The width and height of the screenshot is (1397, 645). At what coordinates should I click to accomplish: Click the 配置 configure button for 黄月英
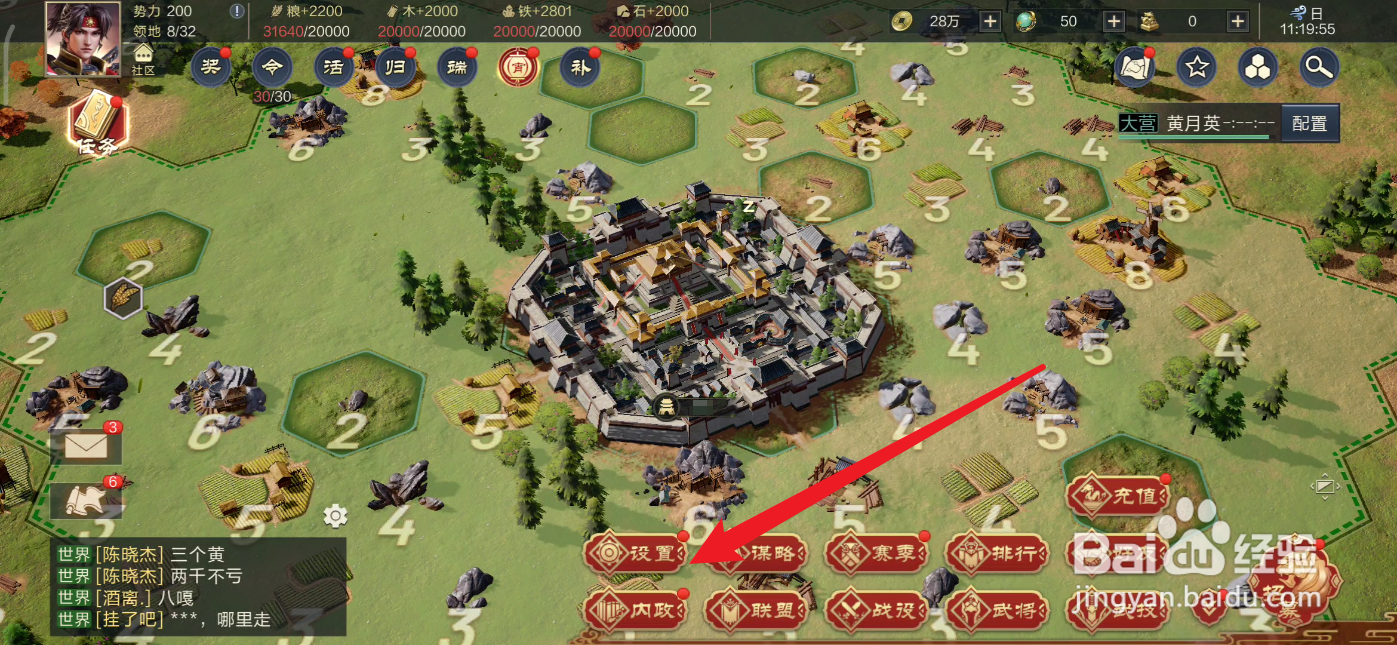pyautogui.click(x=1309, y=123)
